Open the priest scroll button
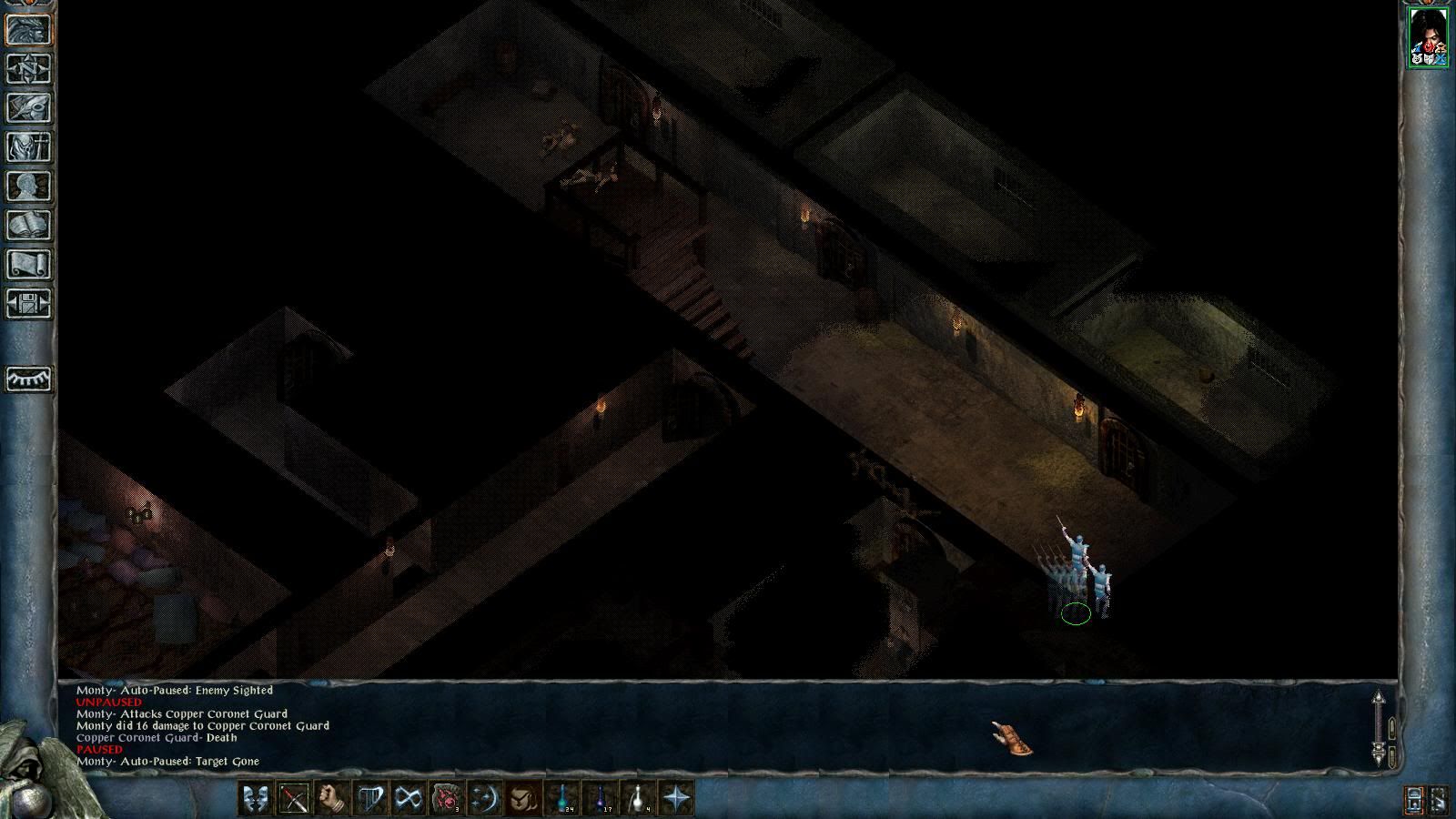 [x=29, y=264]
